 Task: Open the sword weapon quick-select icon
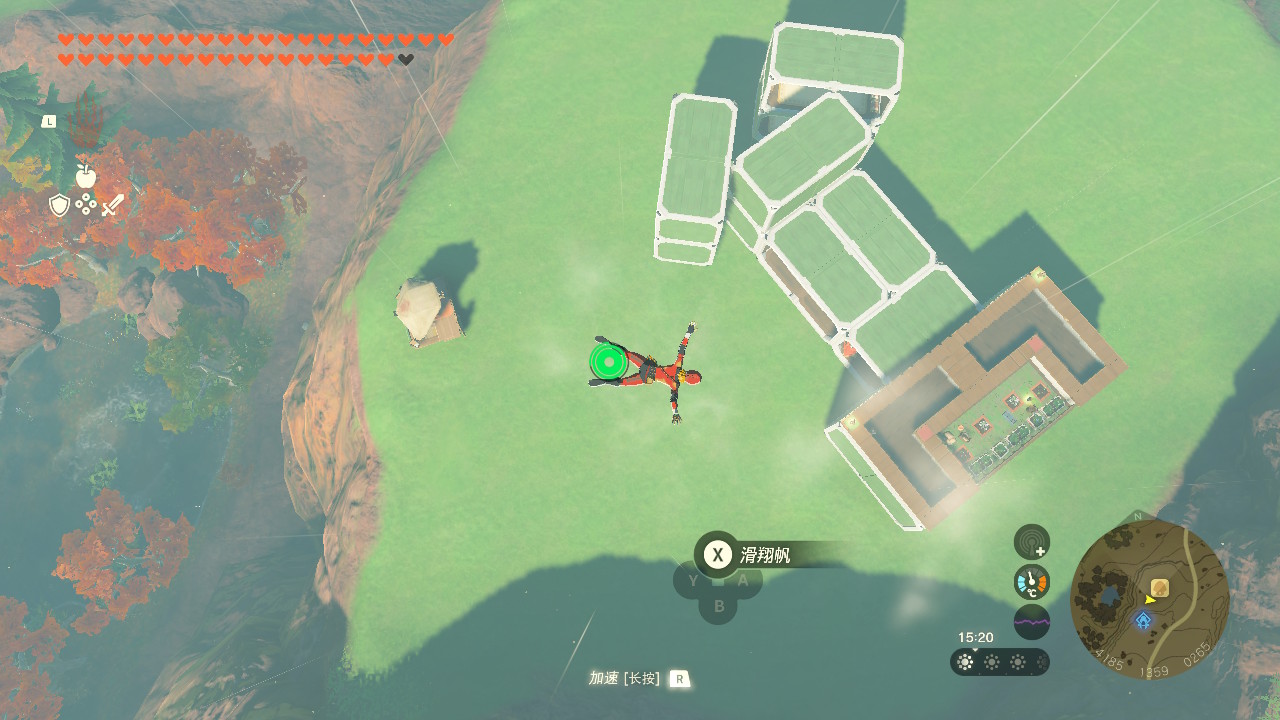pos(113,206)
